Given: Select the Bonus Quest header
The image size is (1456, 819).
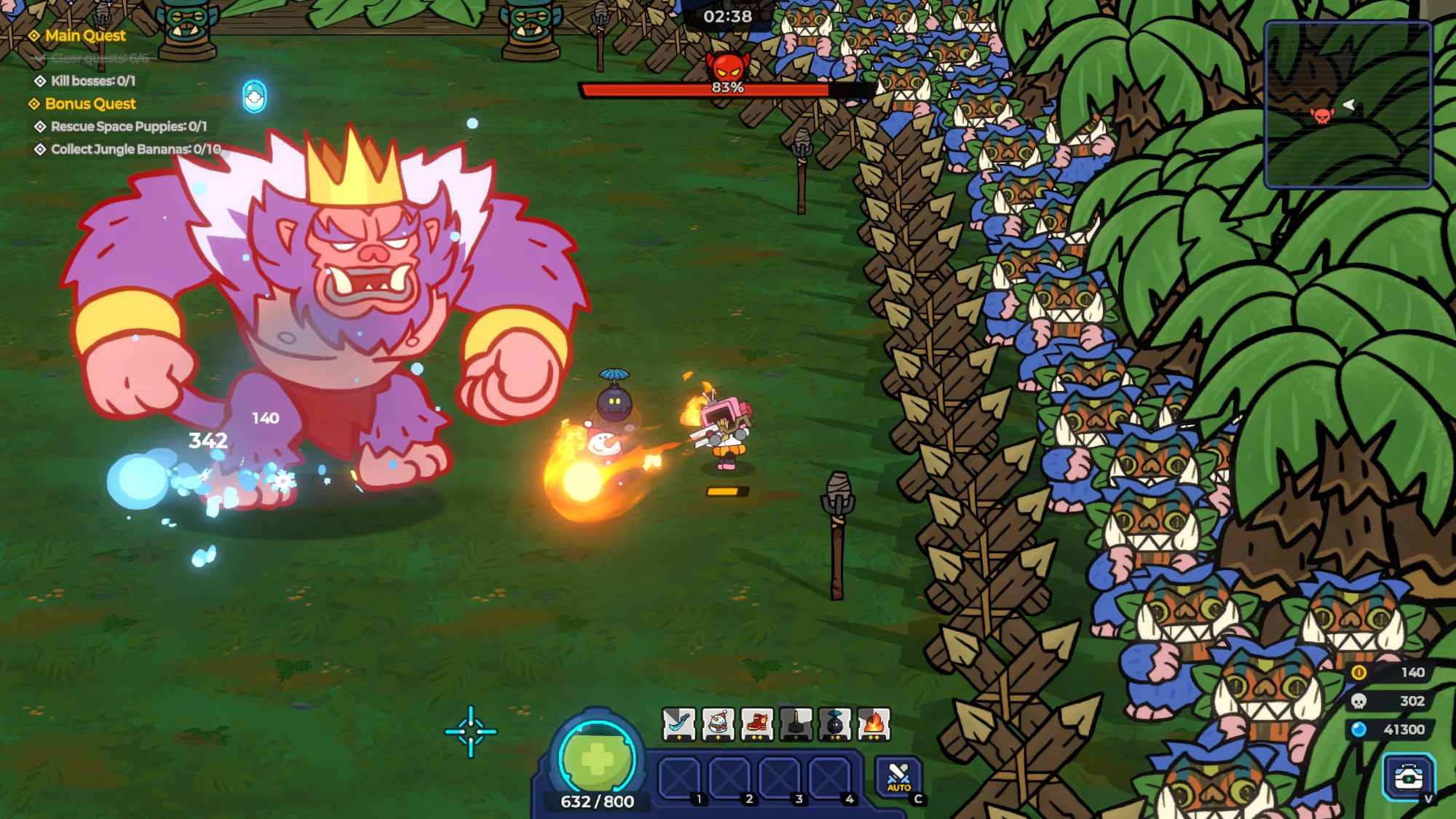Looking at the screenshot, I should [90, 104].
